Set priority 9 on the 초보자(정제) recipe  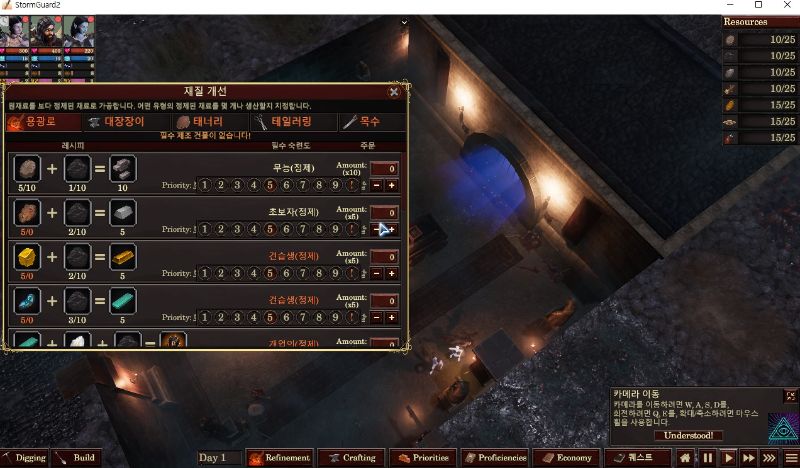(335, 229)
